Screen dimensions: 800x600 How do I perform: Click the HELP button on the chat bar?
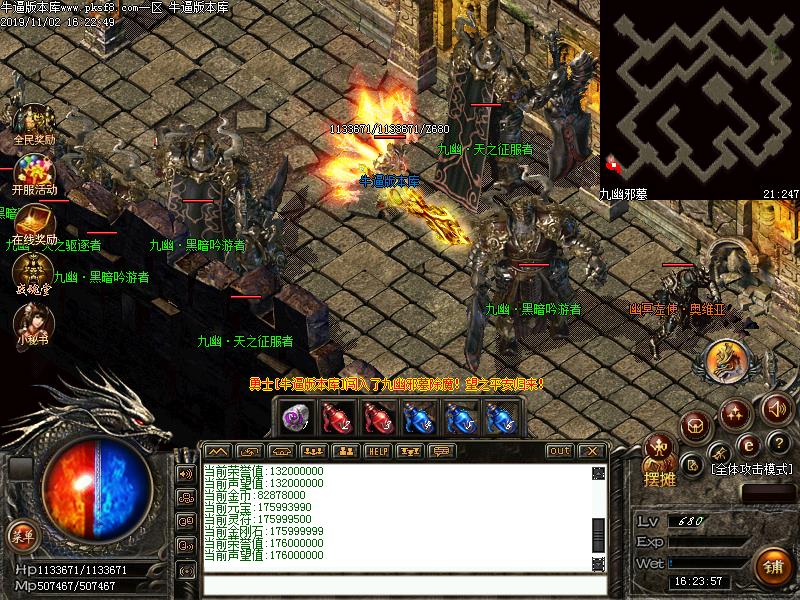coord(377,451)
